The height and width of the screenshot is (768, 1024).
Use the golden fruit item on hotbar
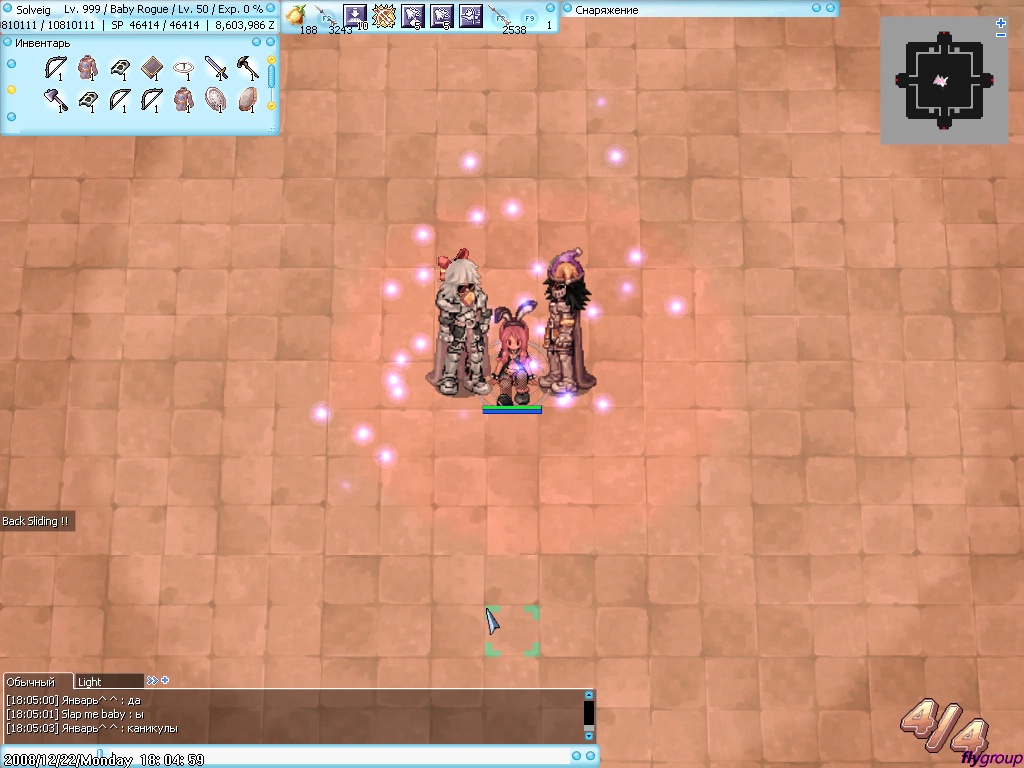[x=297, y=14]
